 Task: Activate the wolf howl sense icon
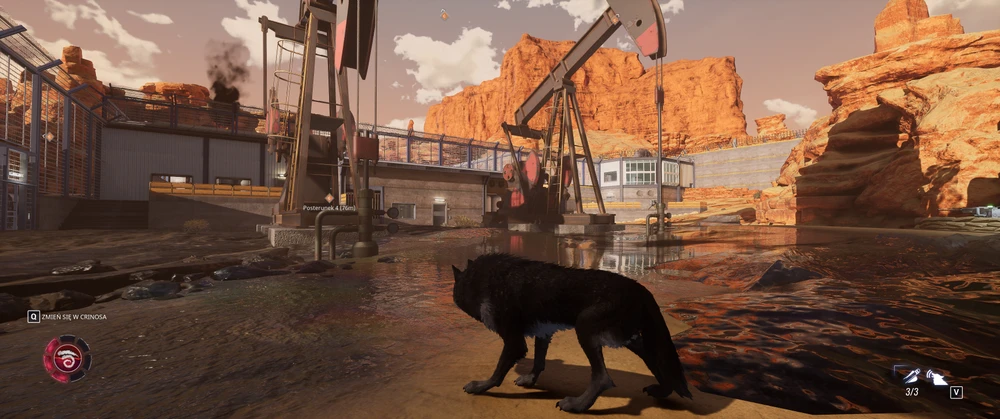point(936,377)
